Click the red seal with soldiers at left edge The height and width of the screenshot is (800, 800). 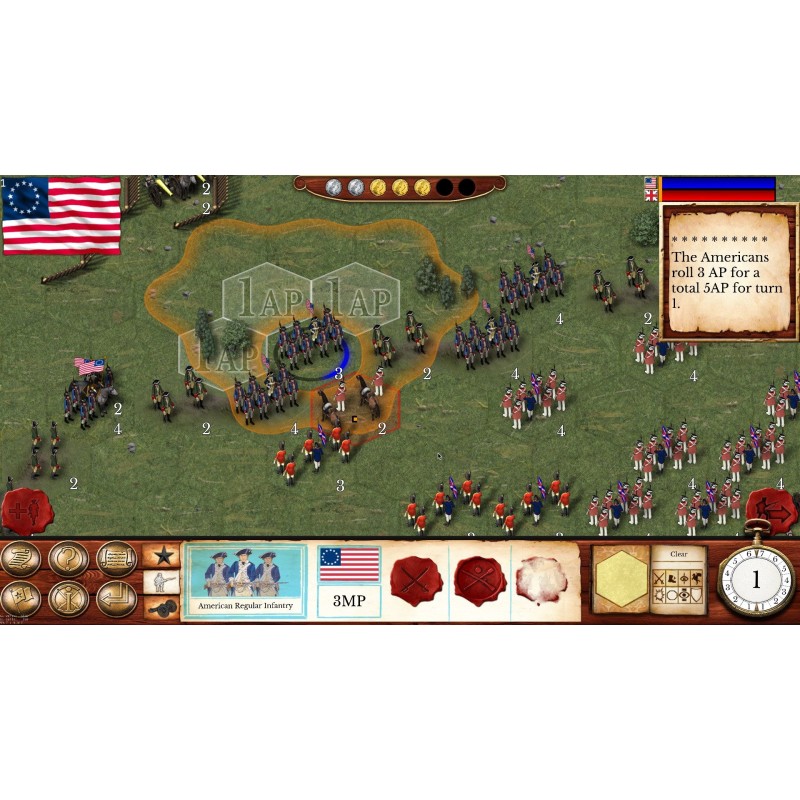(20, 512)
